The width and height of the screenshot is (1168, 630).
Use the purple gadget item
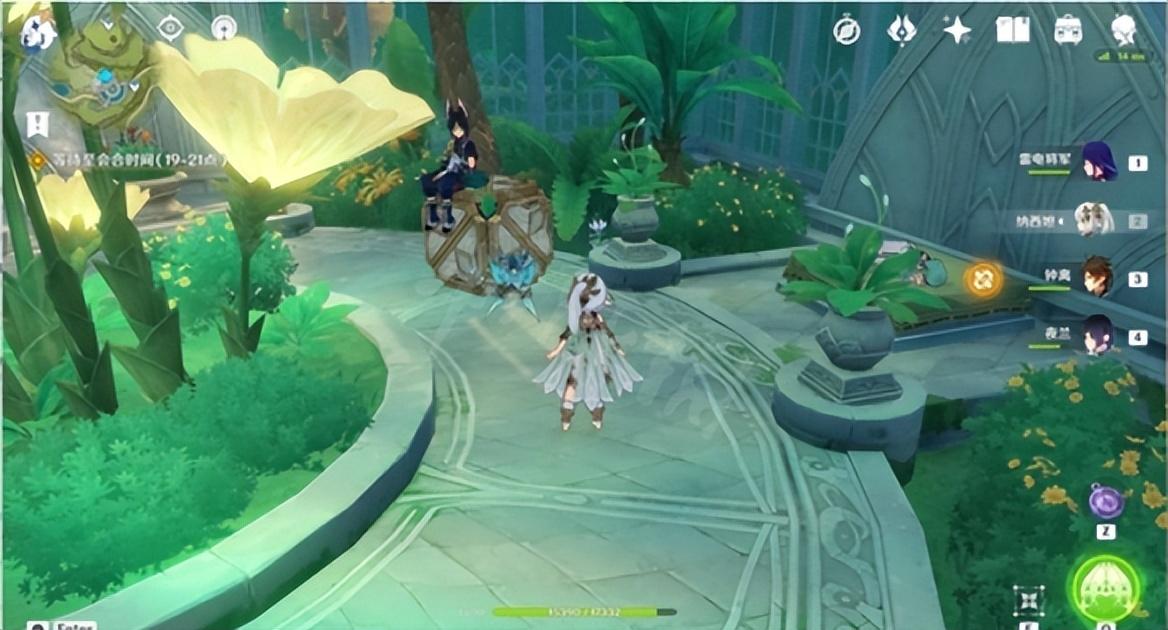click(x=1105, y=502)
